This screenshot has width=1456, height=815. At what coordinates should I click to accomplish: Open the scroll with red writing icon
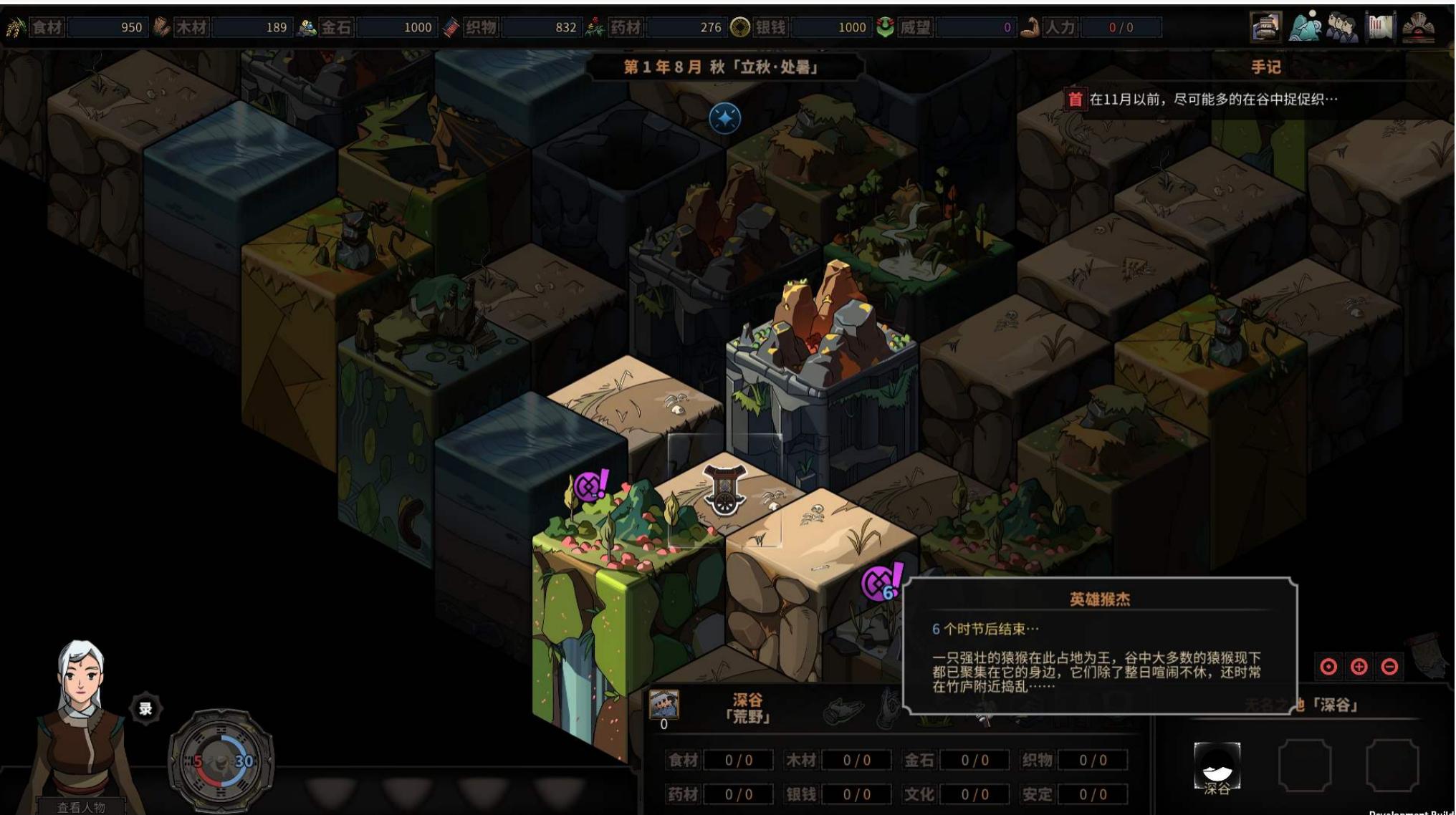[x=1380, y=27]
